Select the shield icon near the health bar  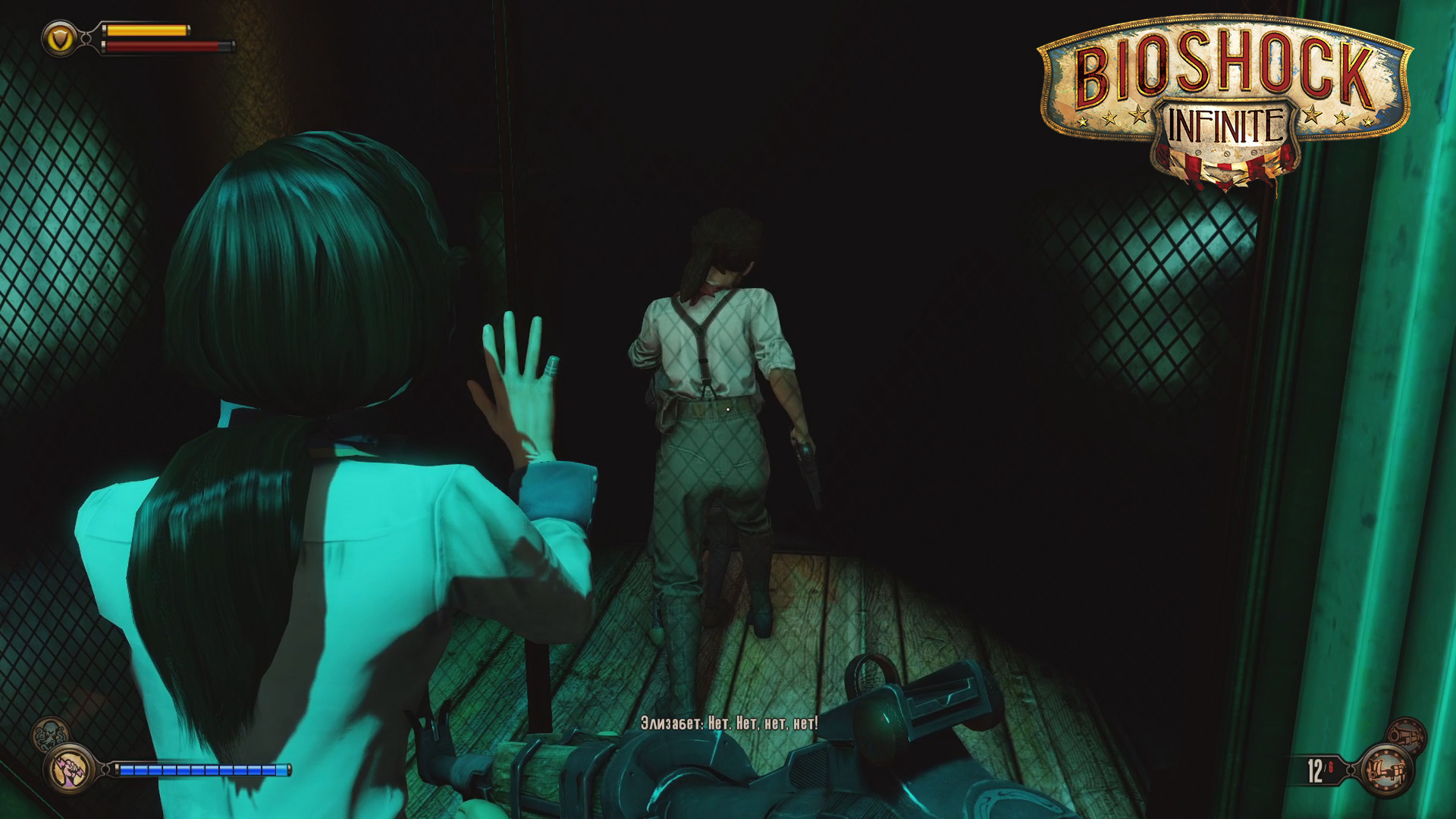pos(61,39)
